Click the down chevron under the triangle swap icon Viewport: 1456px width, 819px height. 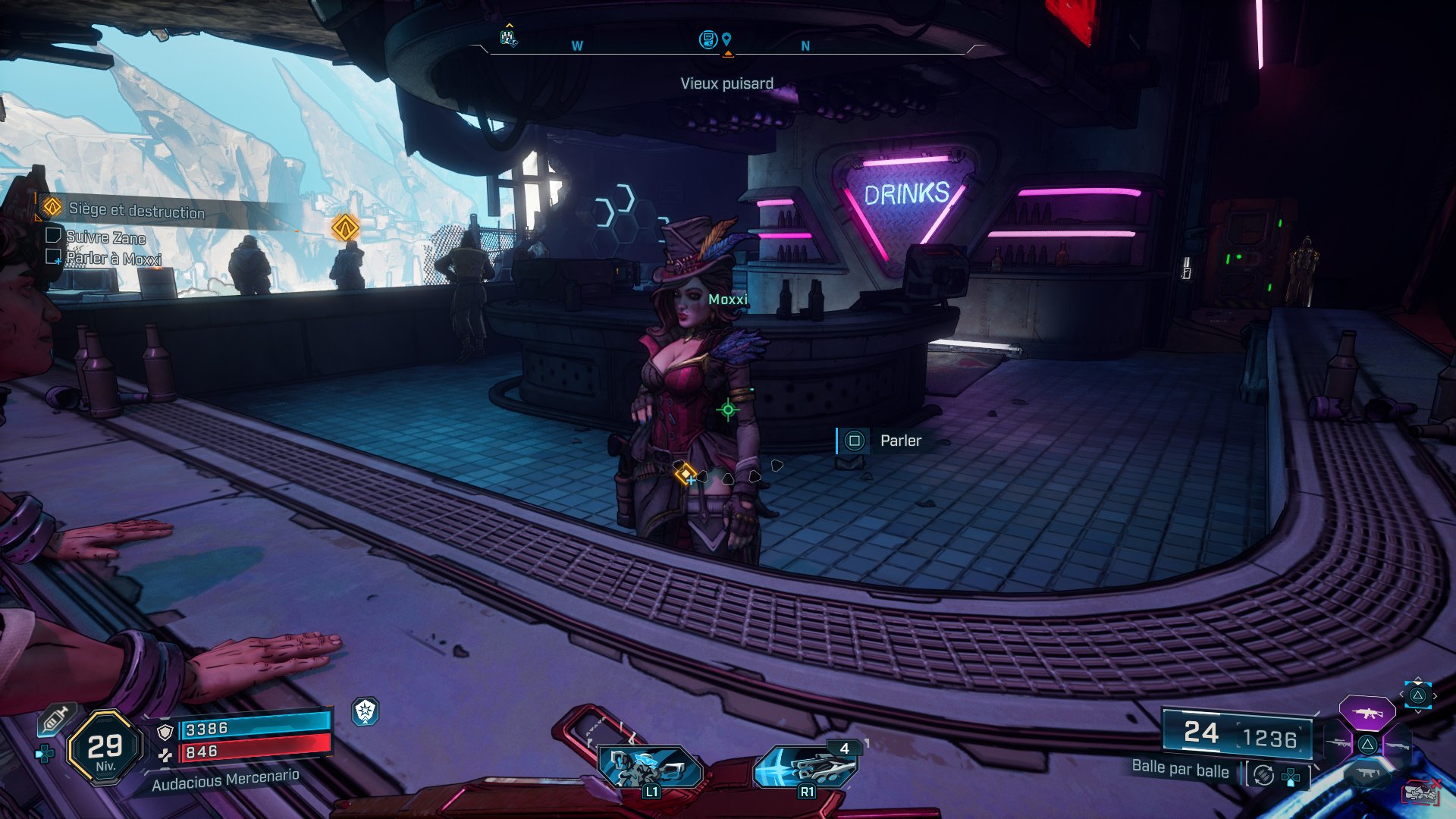click(1417, 712)
